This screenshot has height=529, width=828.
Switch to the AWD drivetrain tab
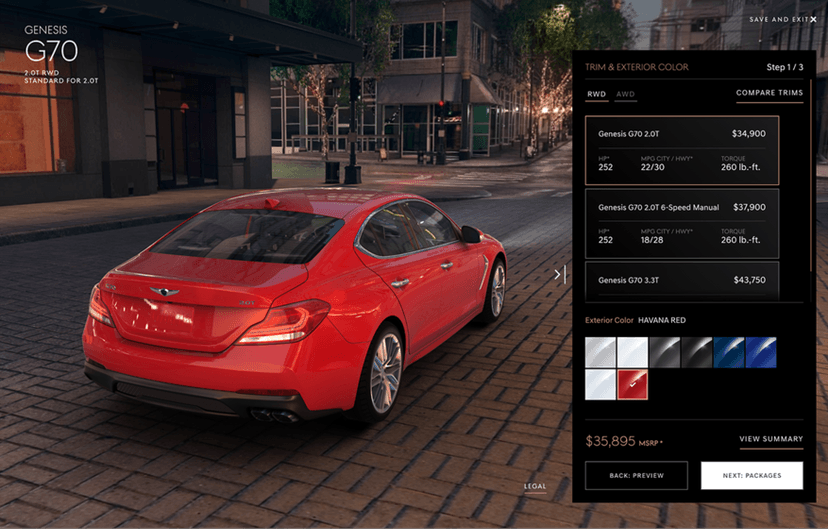pyautogui.click(x=626, y=94)
